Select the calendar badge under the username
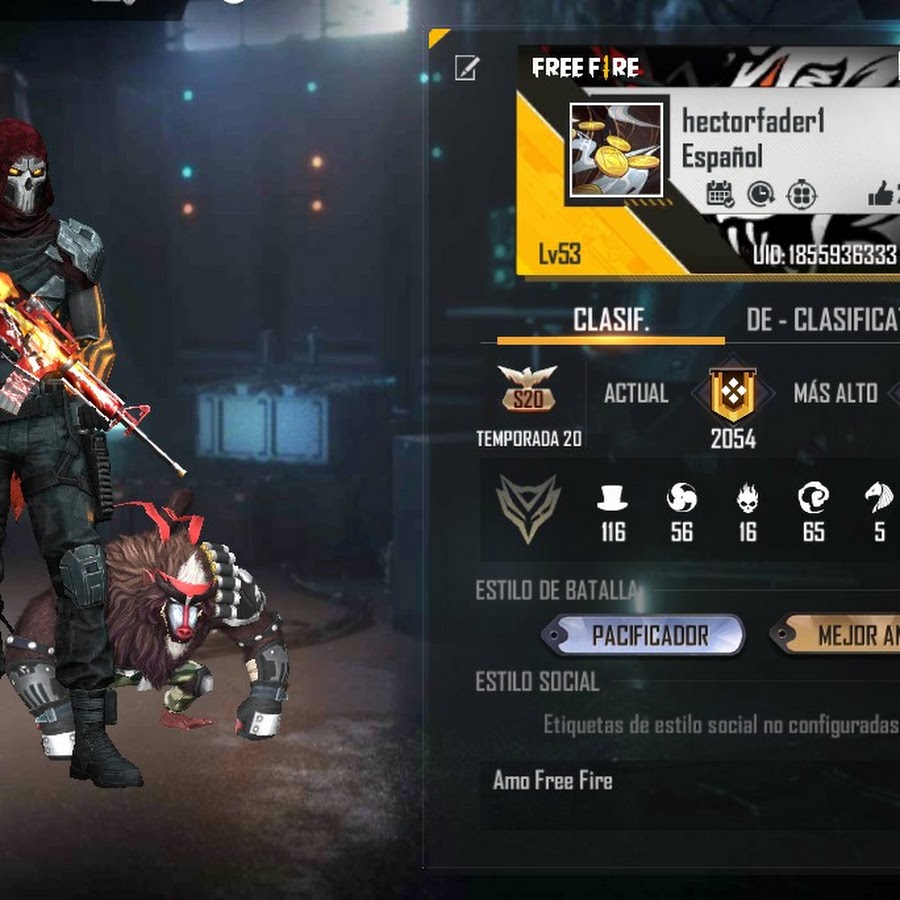The height and width of the screenshot is (900, 900). click(x=721, y=194)
